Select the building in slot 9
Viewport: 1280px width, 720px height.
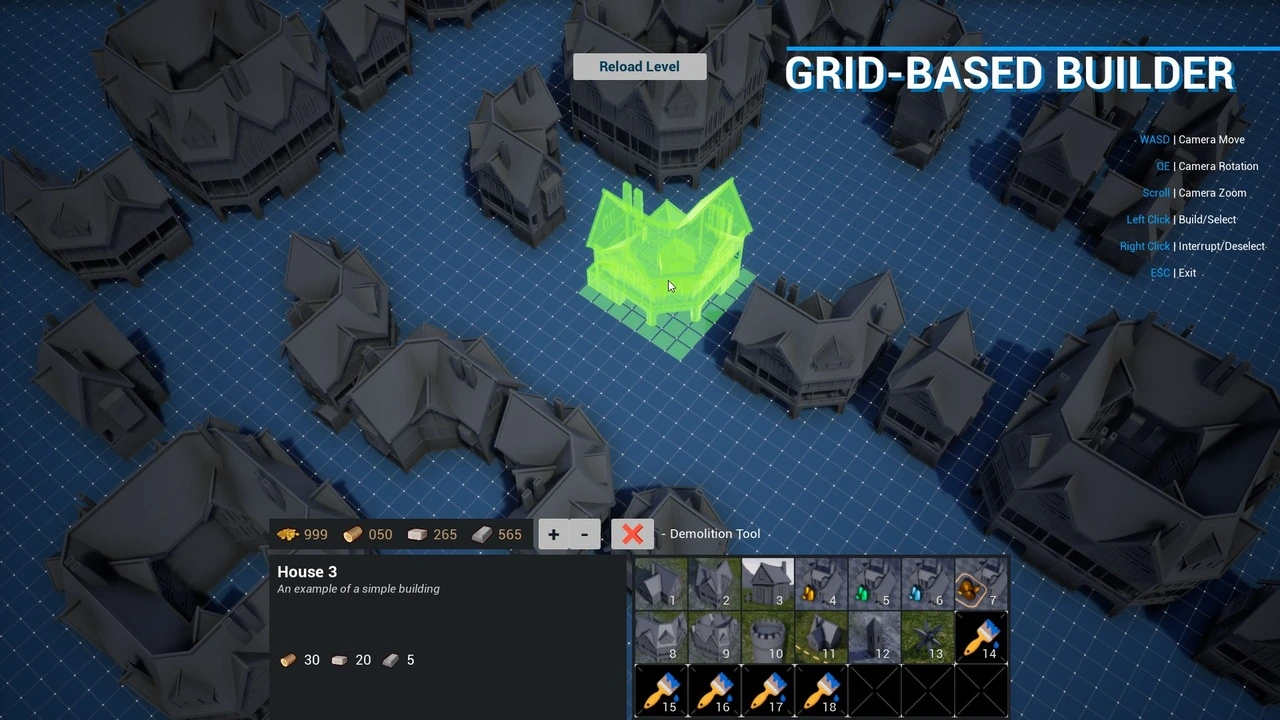[x=714, y=637]
